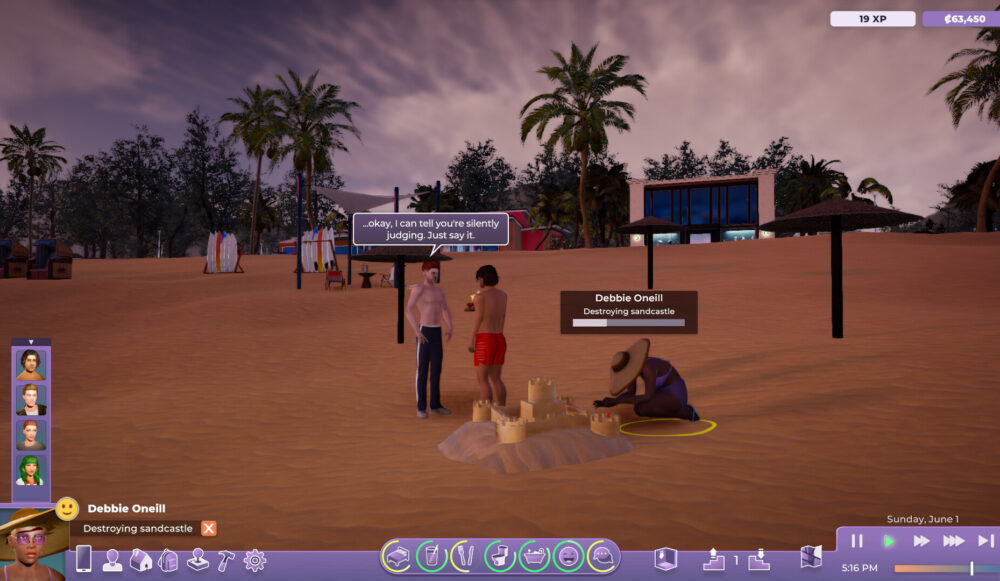The image size is (1000, 581).
Task: Open the map
Action: 811,557
